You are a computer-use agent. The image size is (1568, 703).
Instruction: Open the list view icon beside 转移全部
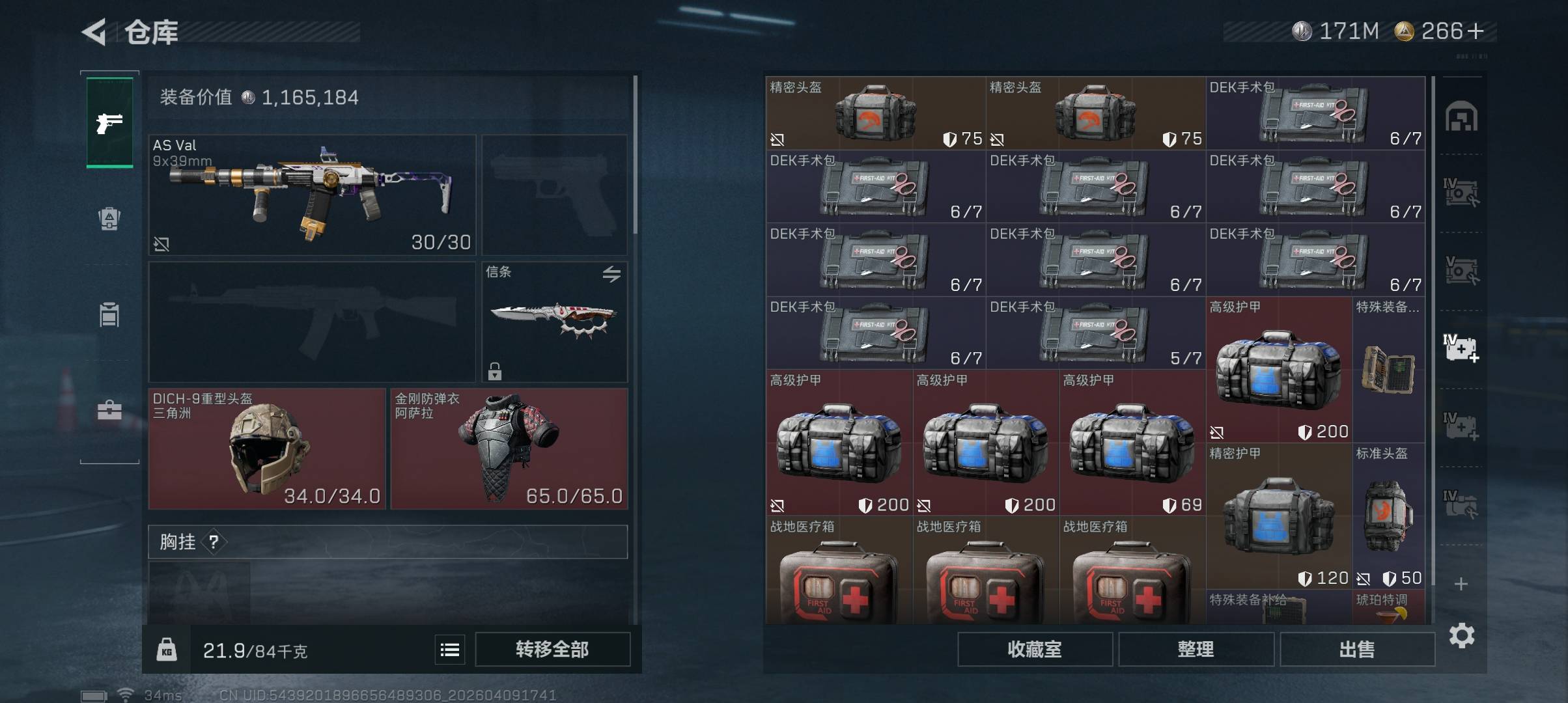(x=450, y=650)
